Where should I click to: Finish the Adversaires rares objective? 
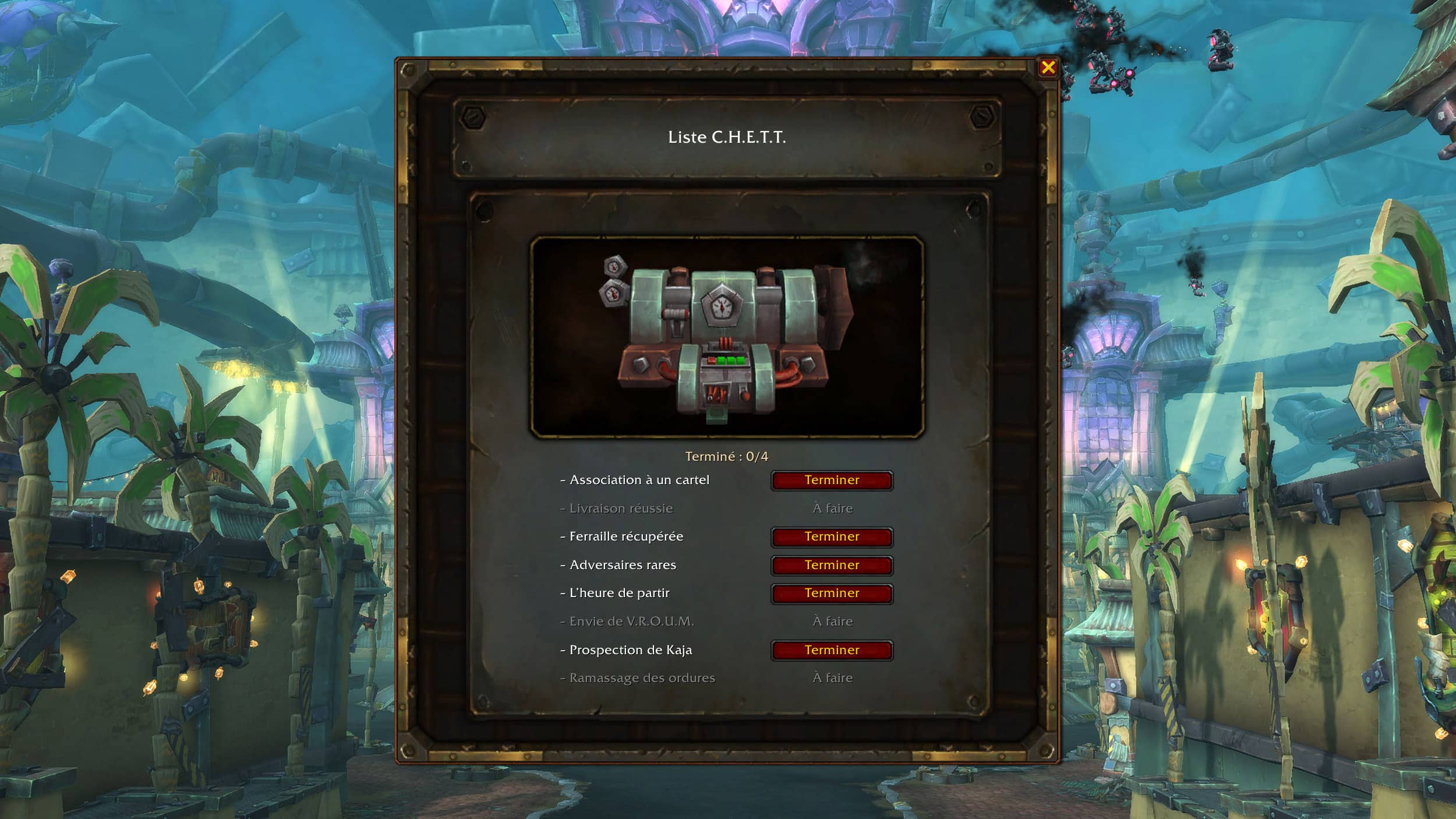tap(832, 565)
